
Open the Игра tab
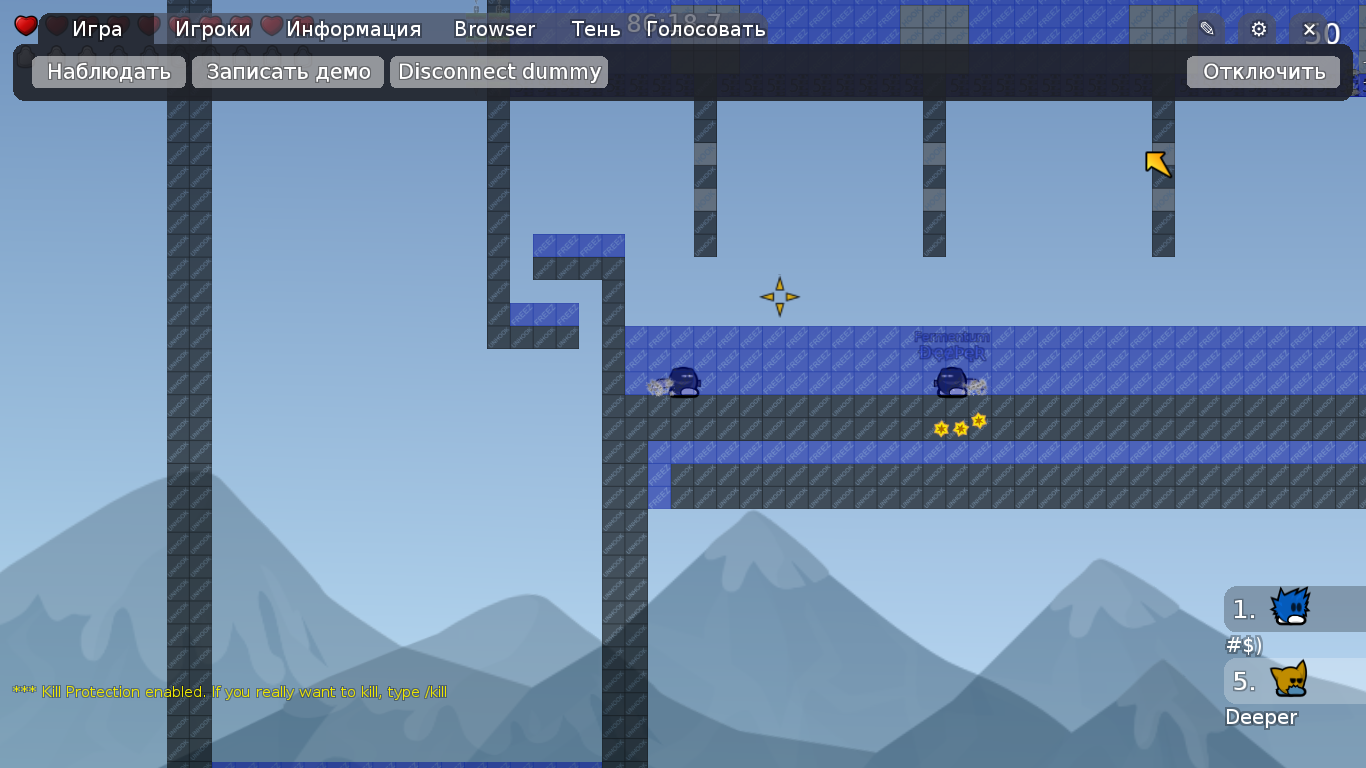[x=97, y=29]
